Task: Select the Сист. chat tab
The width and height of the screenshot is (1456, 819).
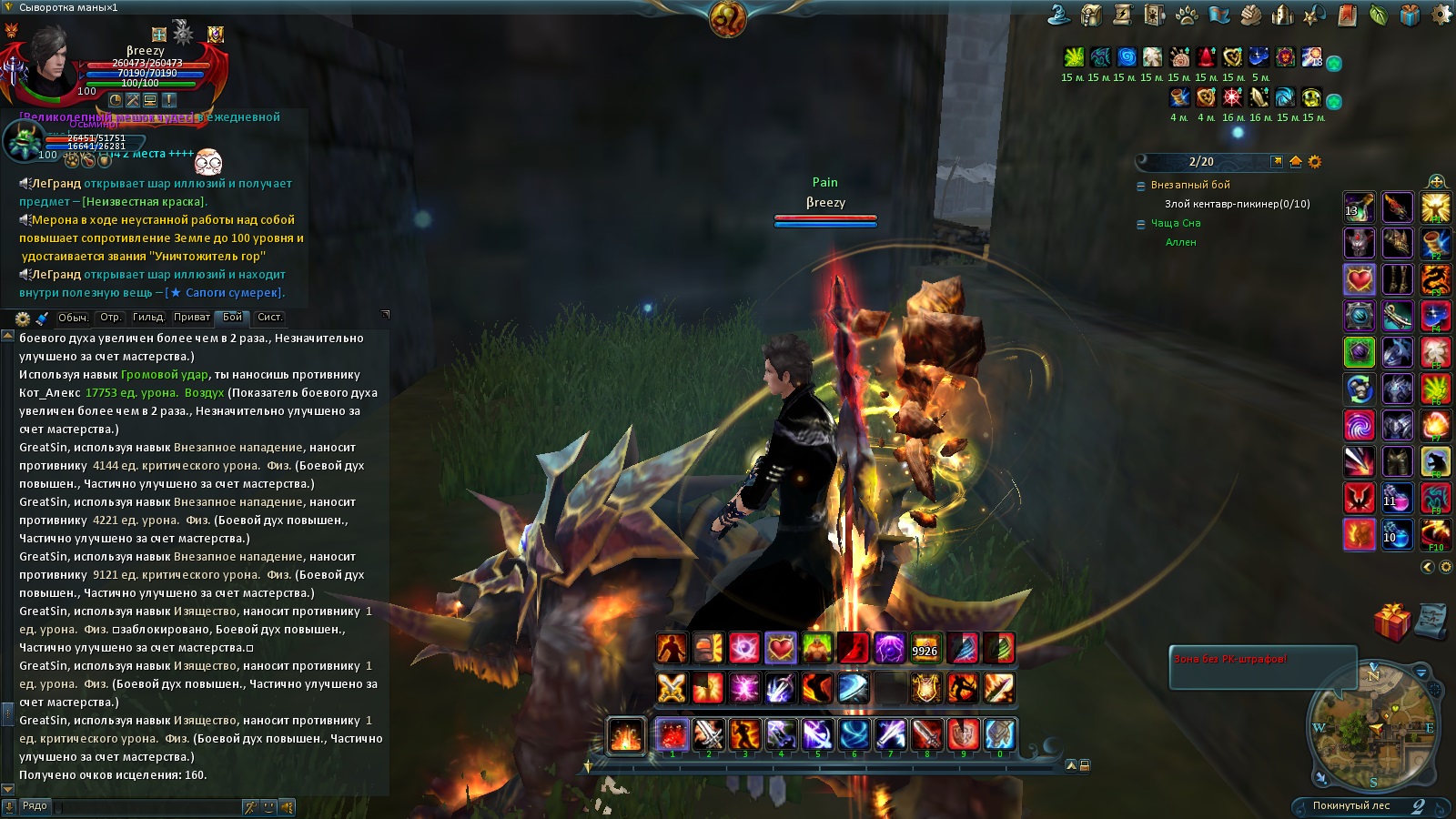Action: 269,318
